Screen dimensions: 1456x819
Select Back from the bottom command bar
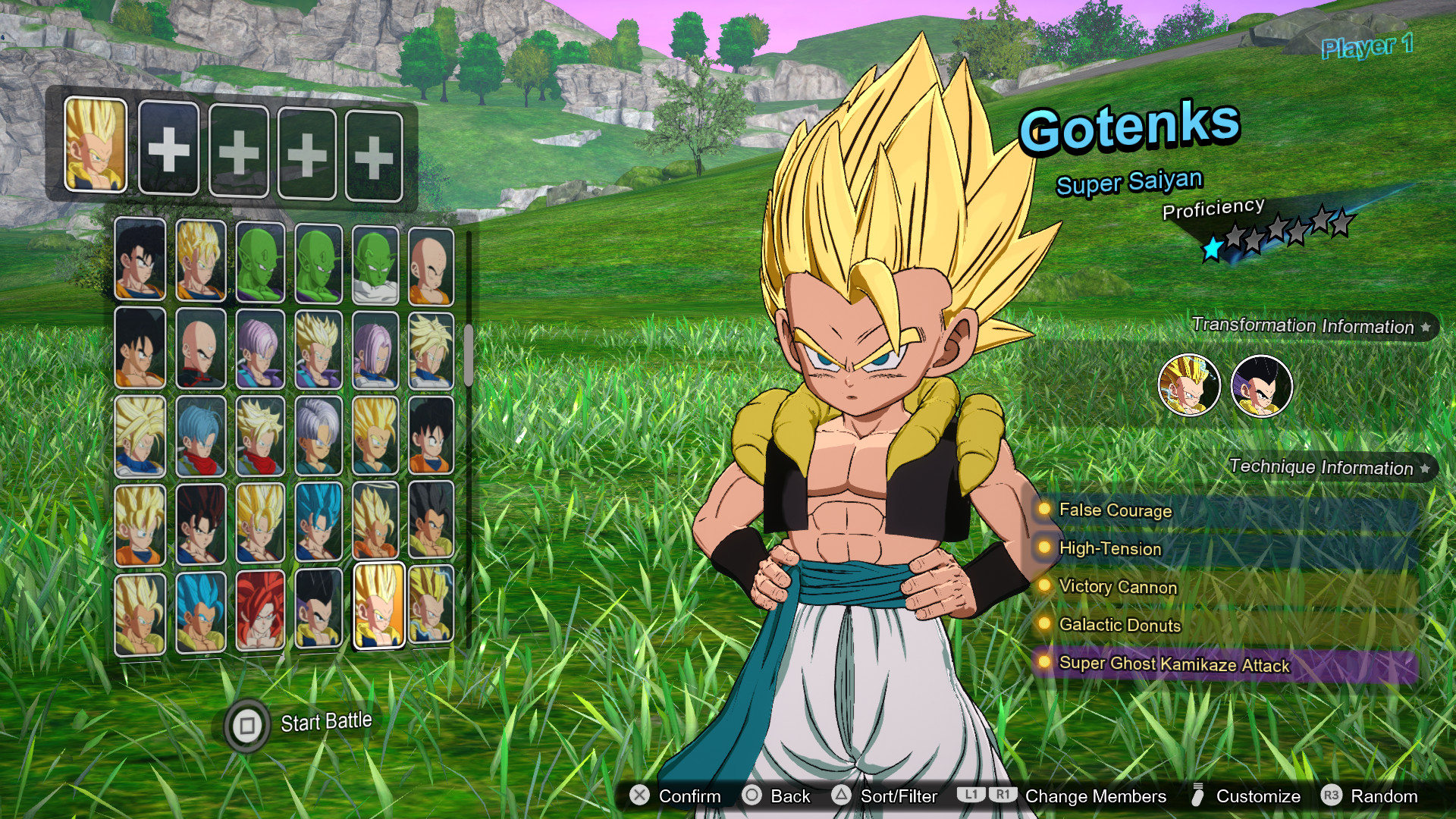[x=789, y=796]
